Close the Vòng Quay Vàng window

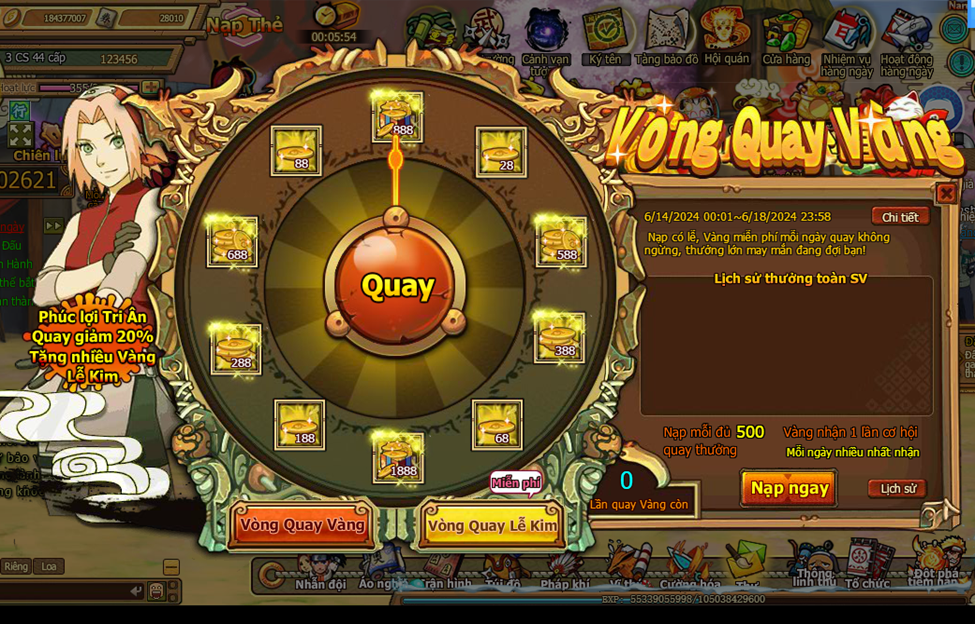[945, 193]
